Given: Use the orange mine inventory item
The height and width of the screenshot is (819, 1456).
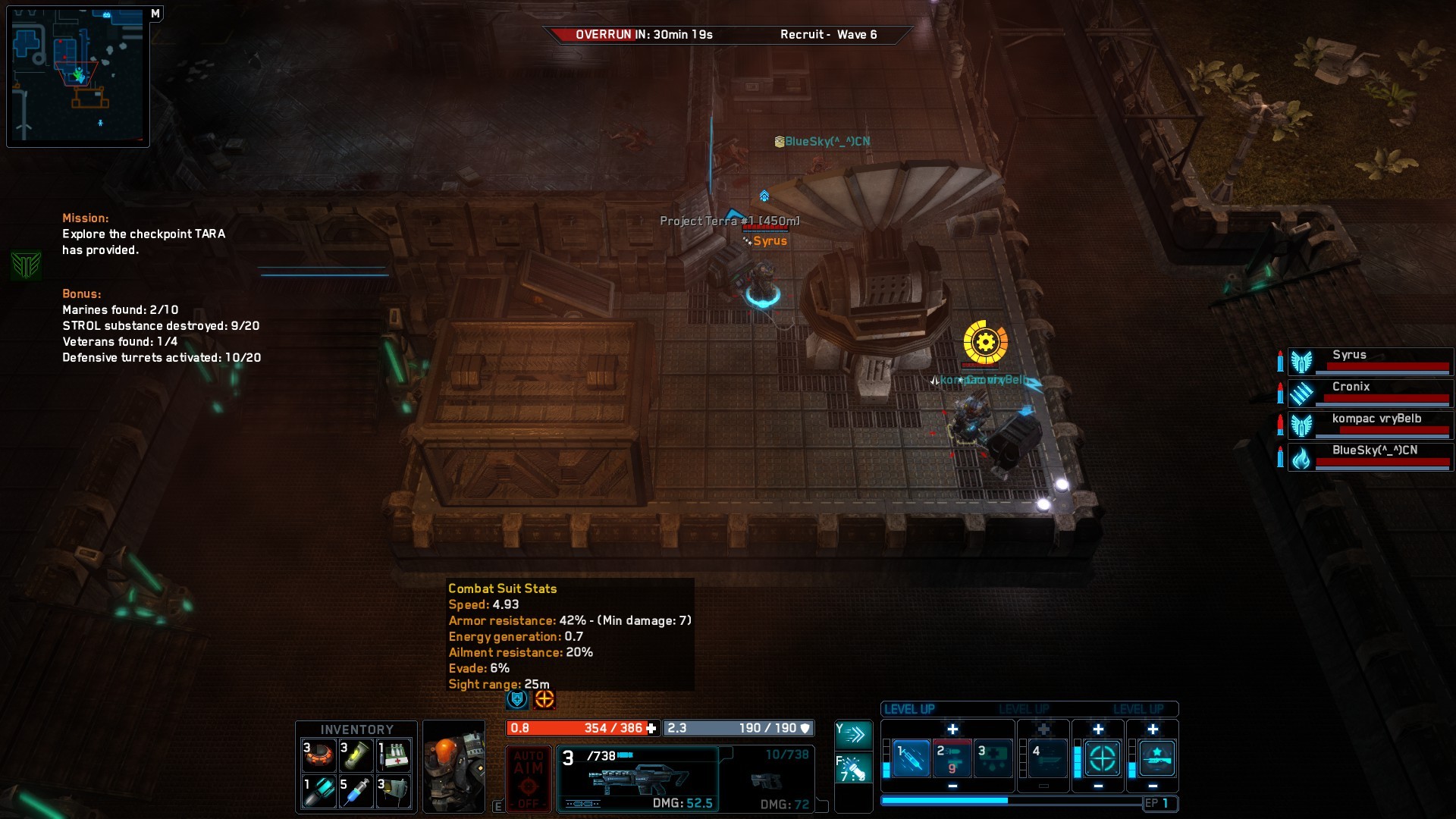Looking at the screenshot, I should [x=319, y=755].
